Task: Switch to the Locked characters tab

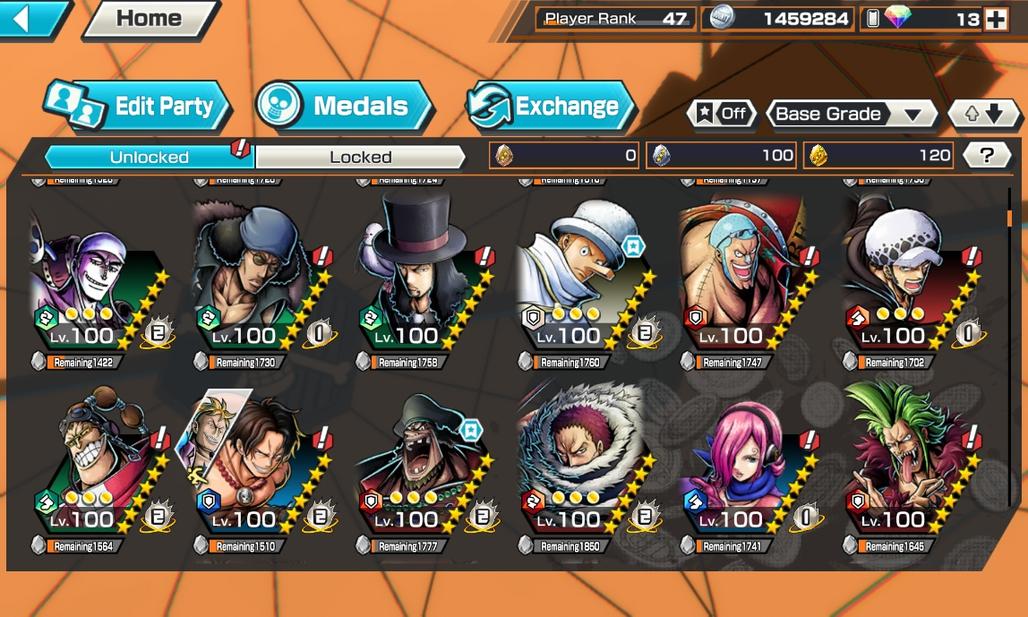Action: point(360,157)
